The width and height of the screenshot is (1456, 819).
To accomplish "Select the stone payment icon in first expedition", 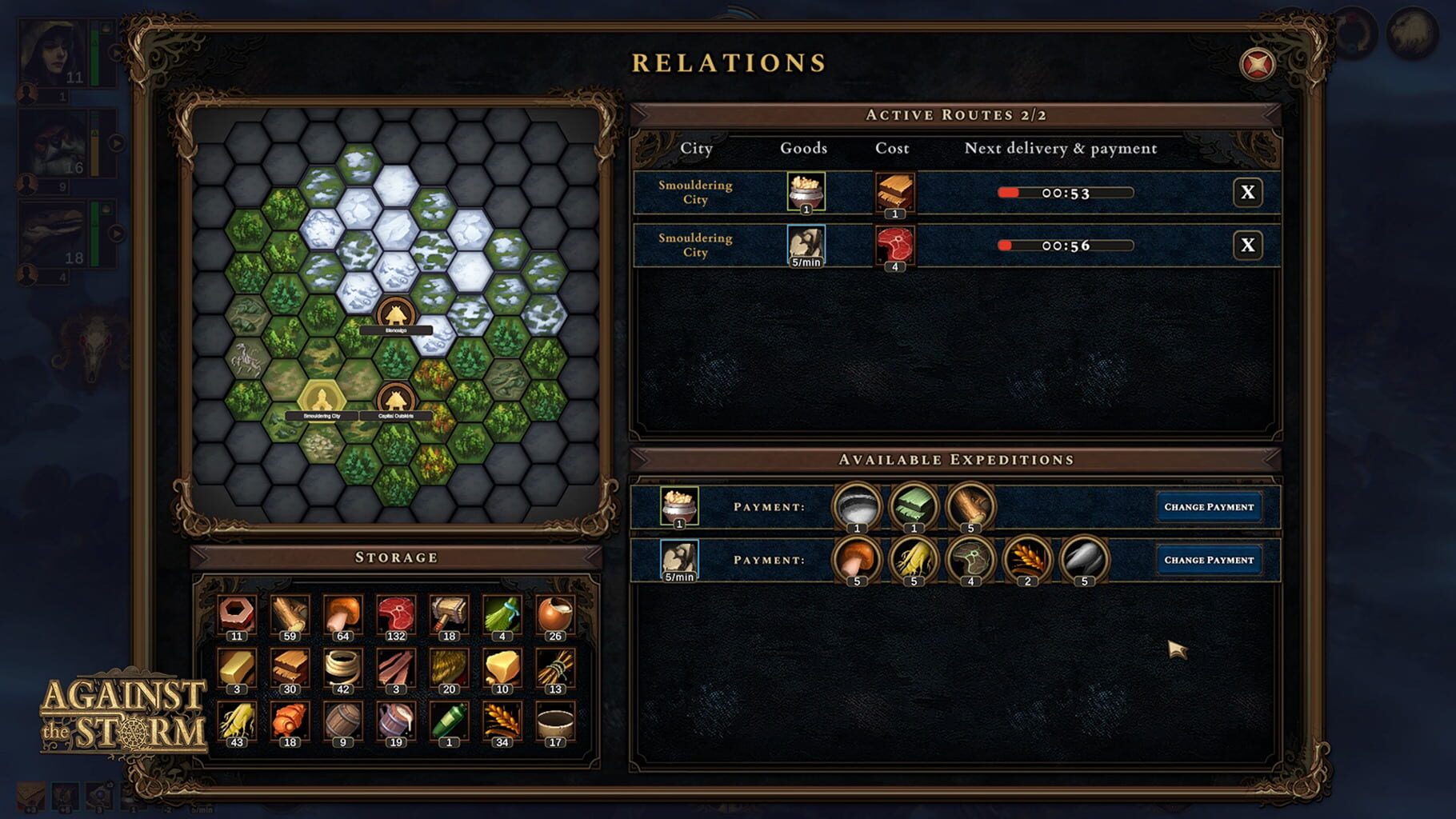I will point(858,506).
